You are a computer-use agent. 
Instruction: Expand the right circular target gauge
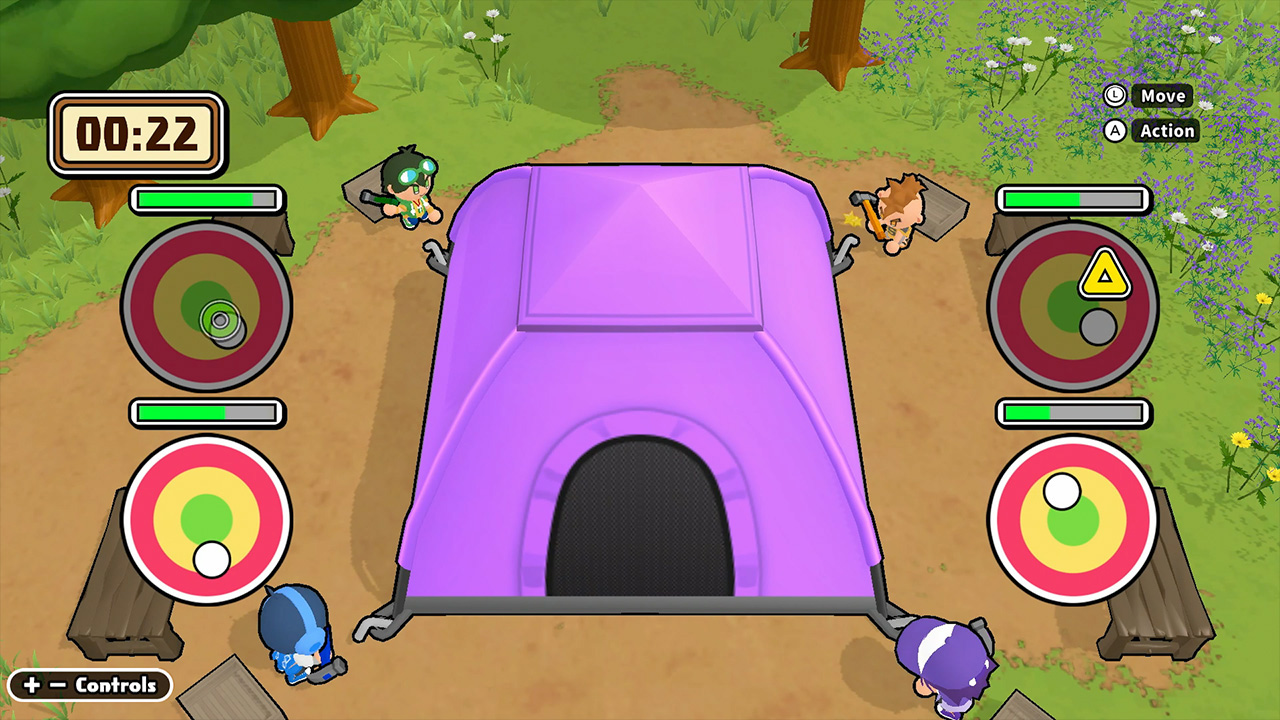pyautogui.click(x=1072, y=305)
